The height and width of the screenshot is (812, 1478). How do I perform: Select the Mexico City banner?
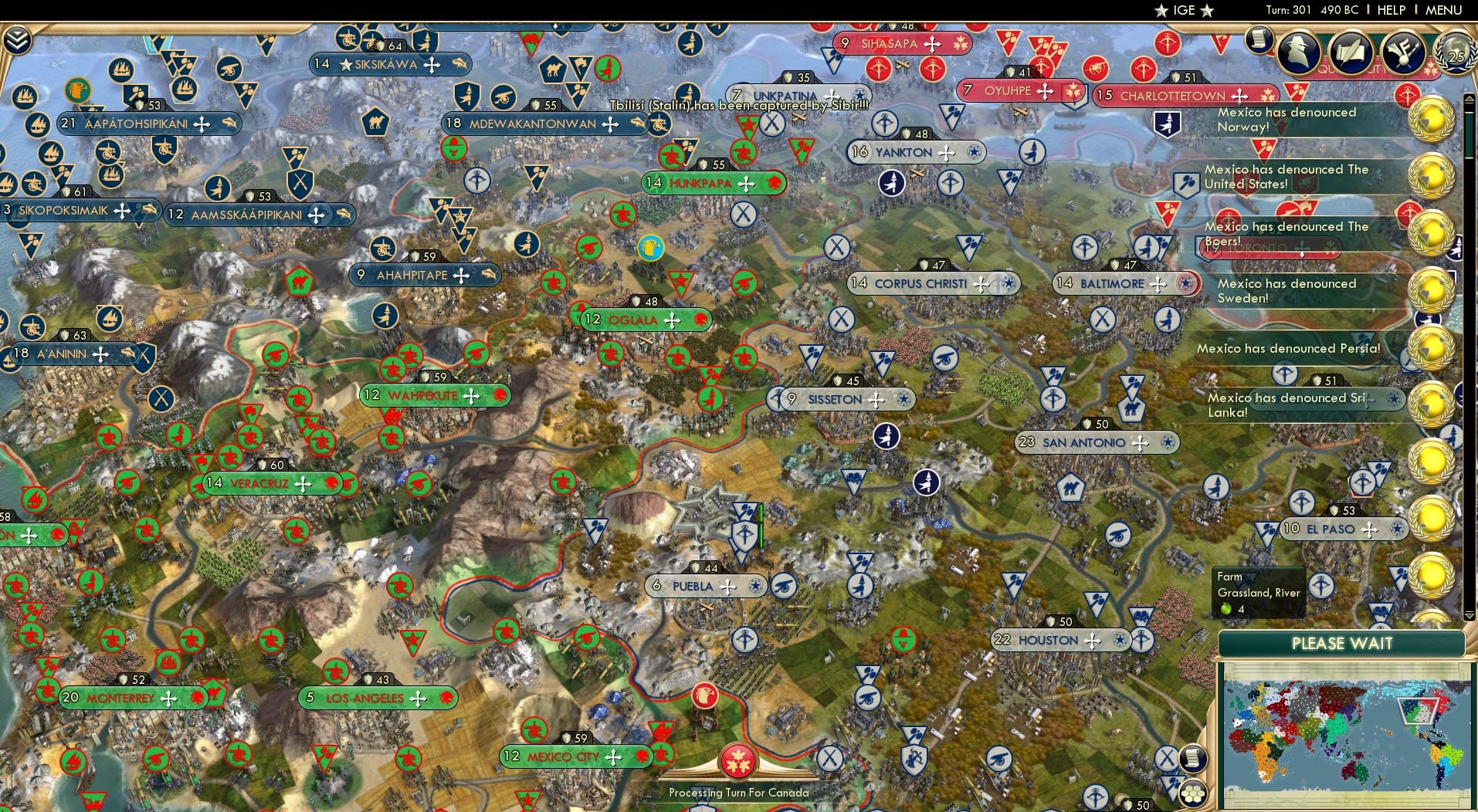tap(562, 756)
